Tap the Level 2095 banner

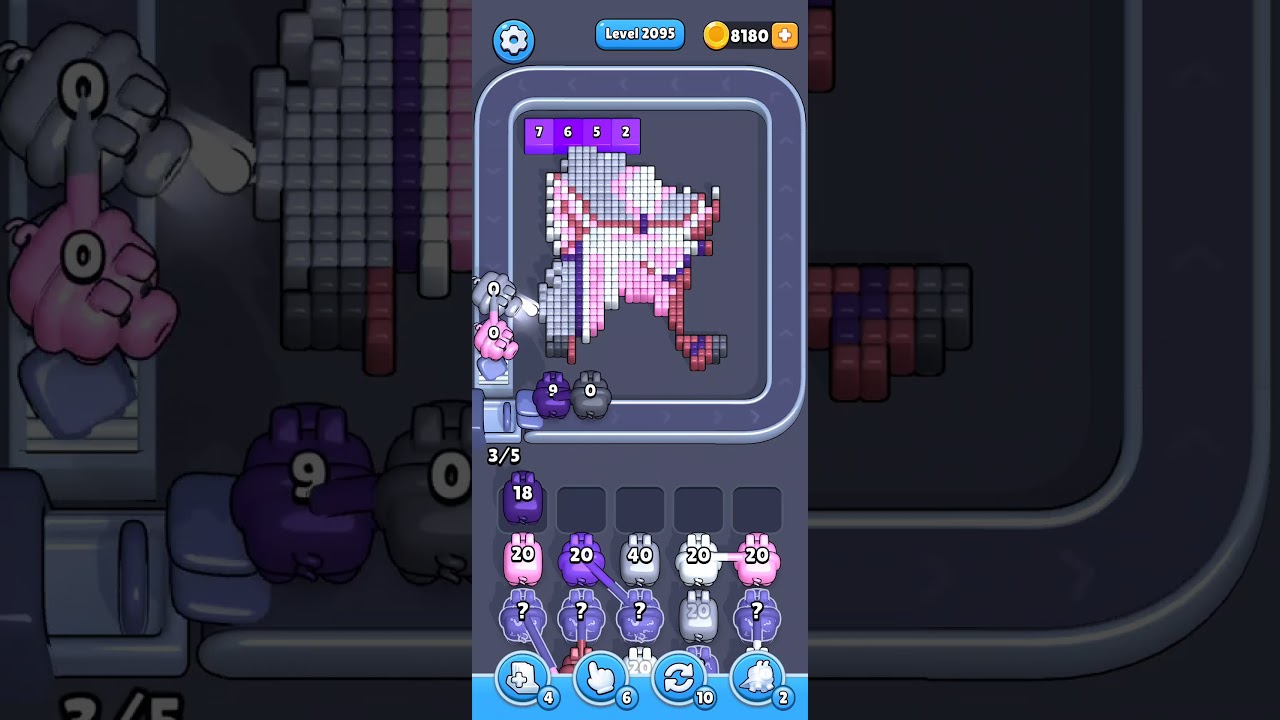click(x=640, y=34)
